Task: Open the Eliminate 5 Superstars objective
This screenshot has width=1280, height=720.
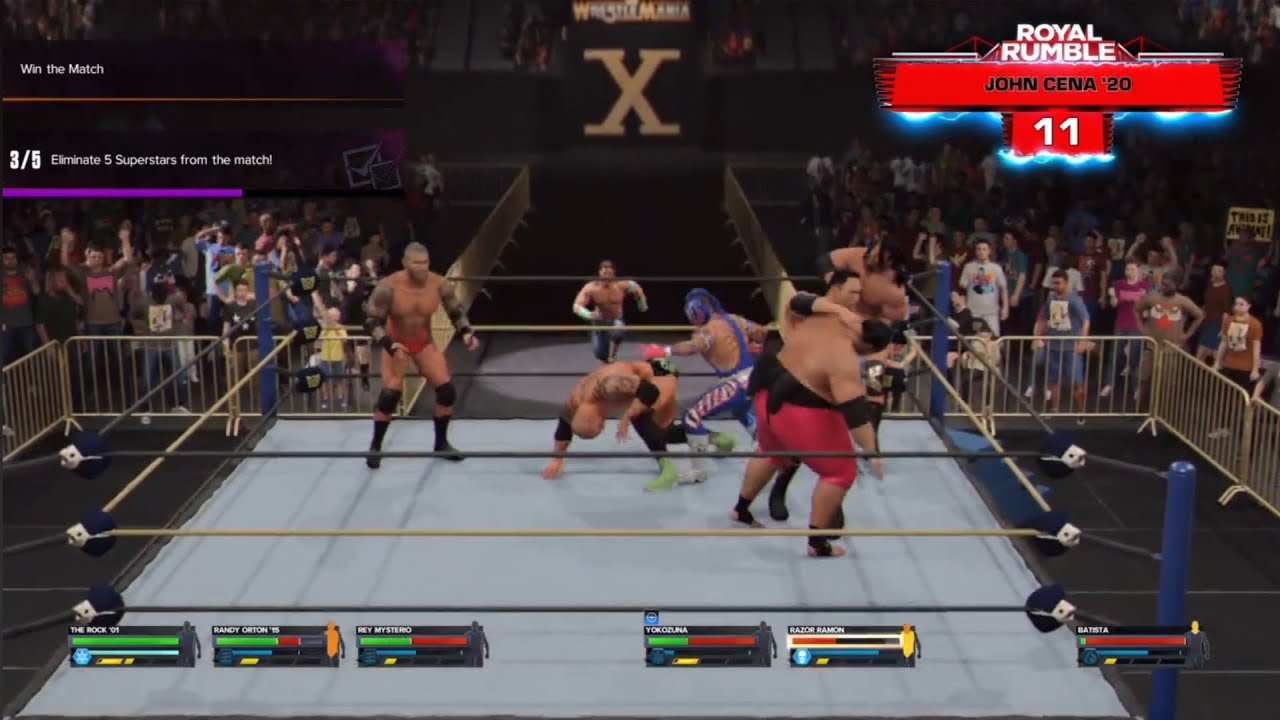Action: click(x=160, y=160)
